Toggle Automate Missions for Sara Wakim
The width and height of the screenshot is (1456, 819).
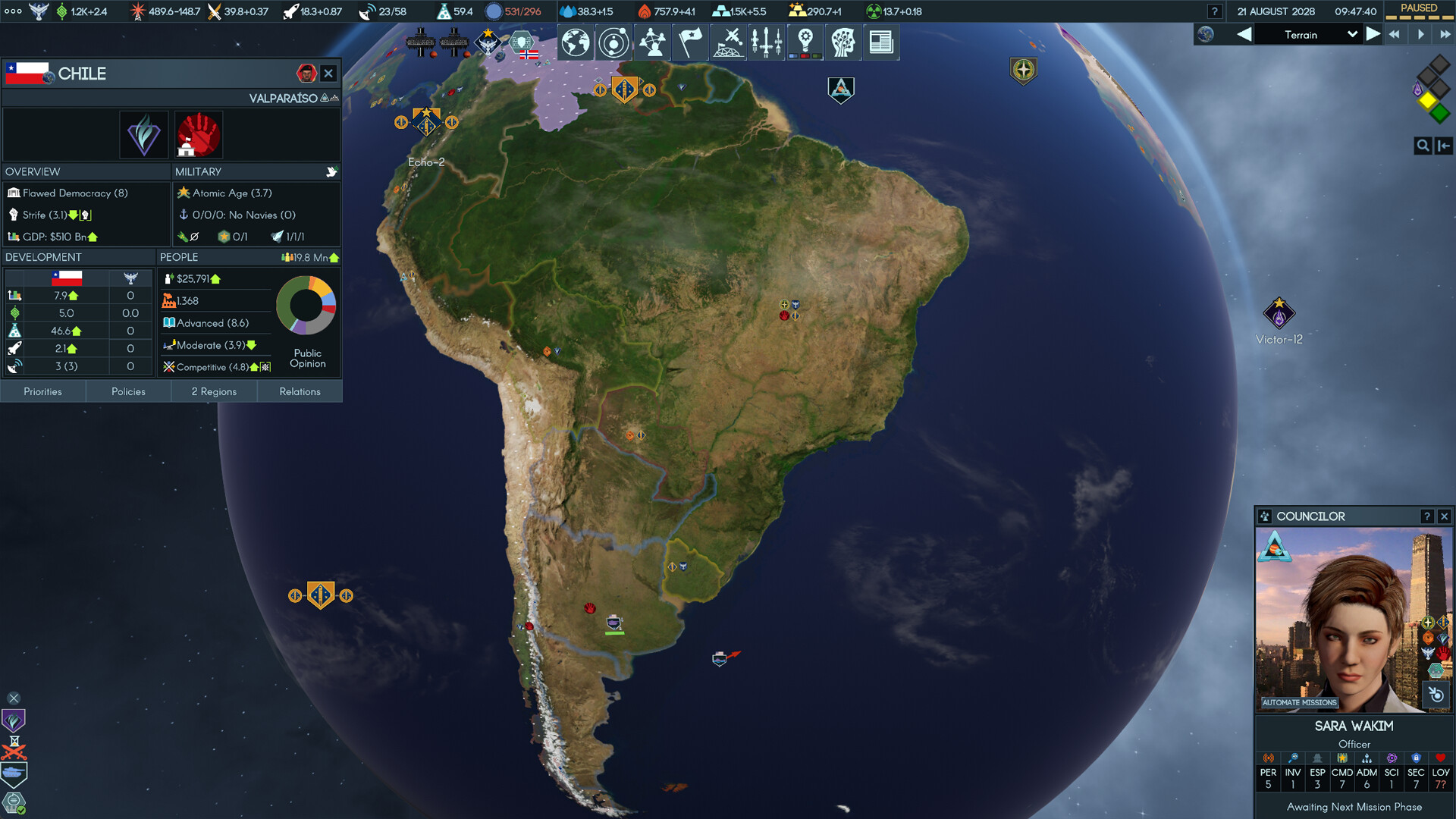(1300, 702)
